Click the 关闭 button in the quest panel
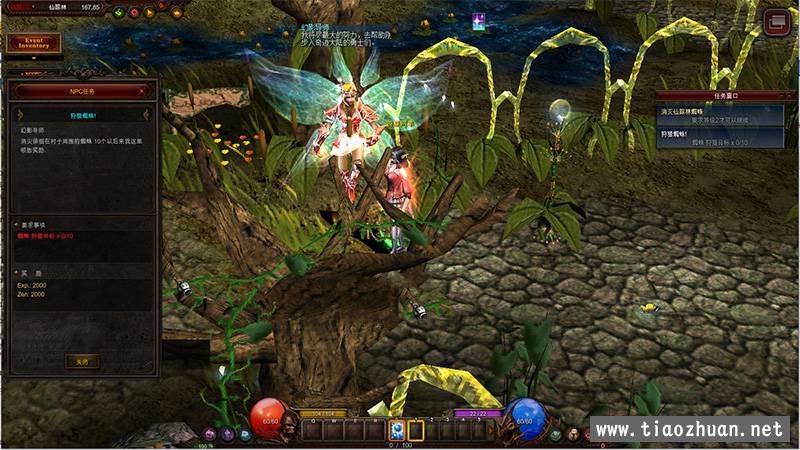The image size is (800, 450). 81,361
